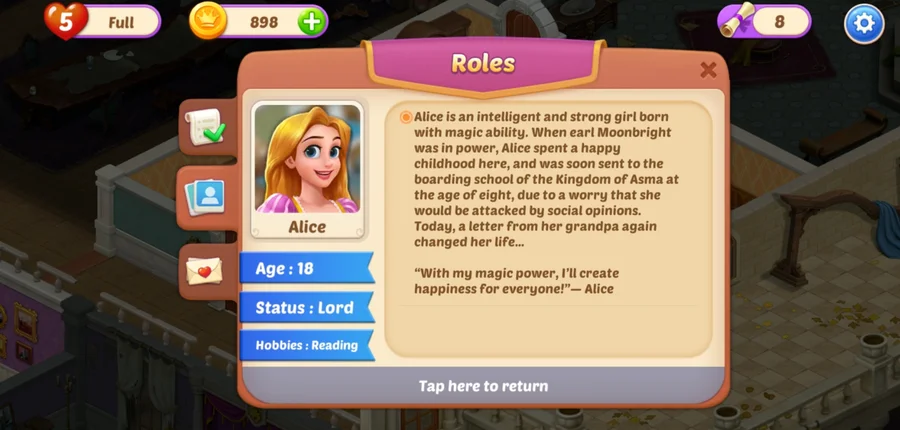Close the Roles panel
Viewport: 900px width, 430px height.
[708, 69]
